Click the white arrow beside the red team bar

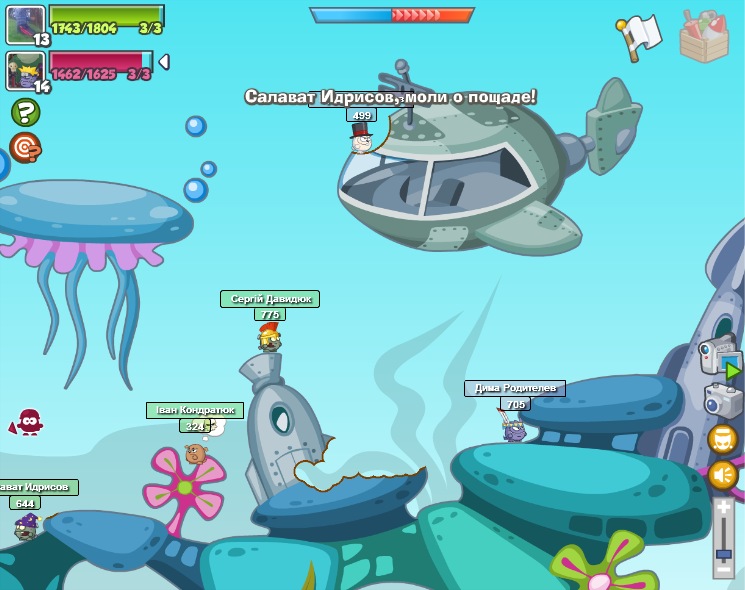coord(164,62)
